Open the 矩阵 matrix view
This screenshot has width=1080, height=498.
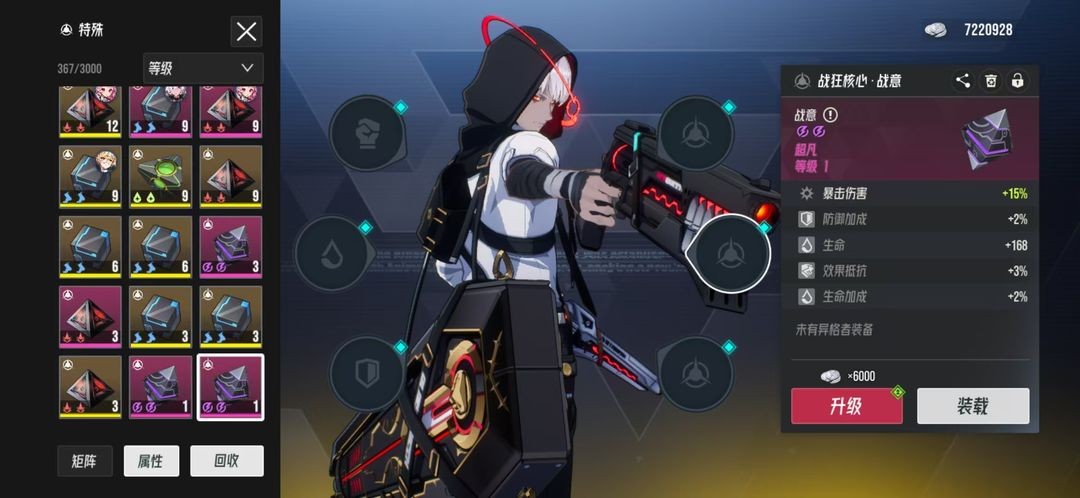tap(85, 461)
